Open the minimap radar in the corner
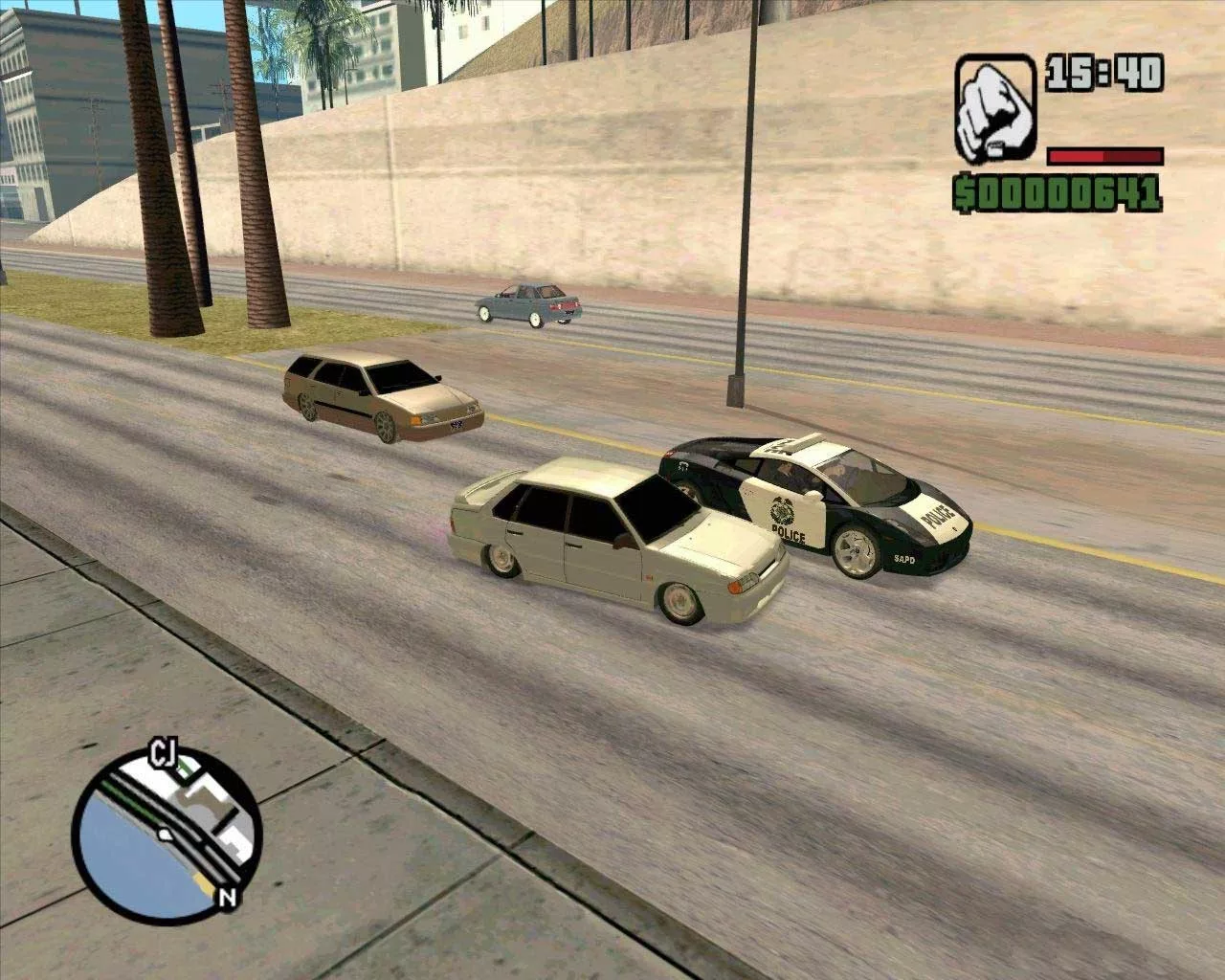The height and width of the screenshot is (980, 1225). click(x=167, y=833)
